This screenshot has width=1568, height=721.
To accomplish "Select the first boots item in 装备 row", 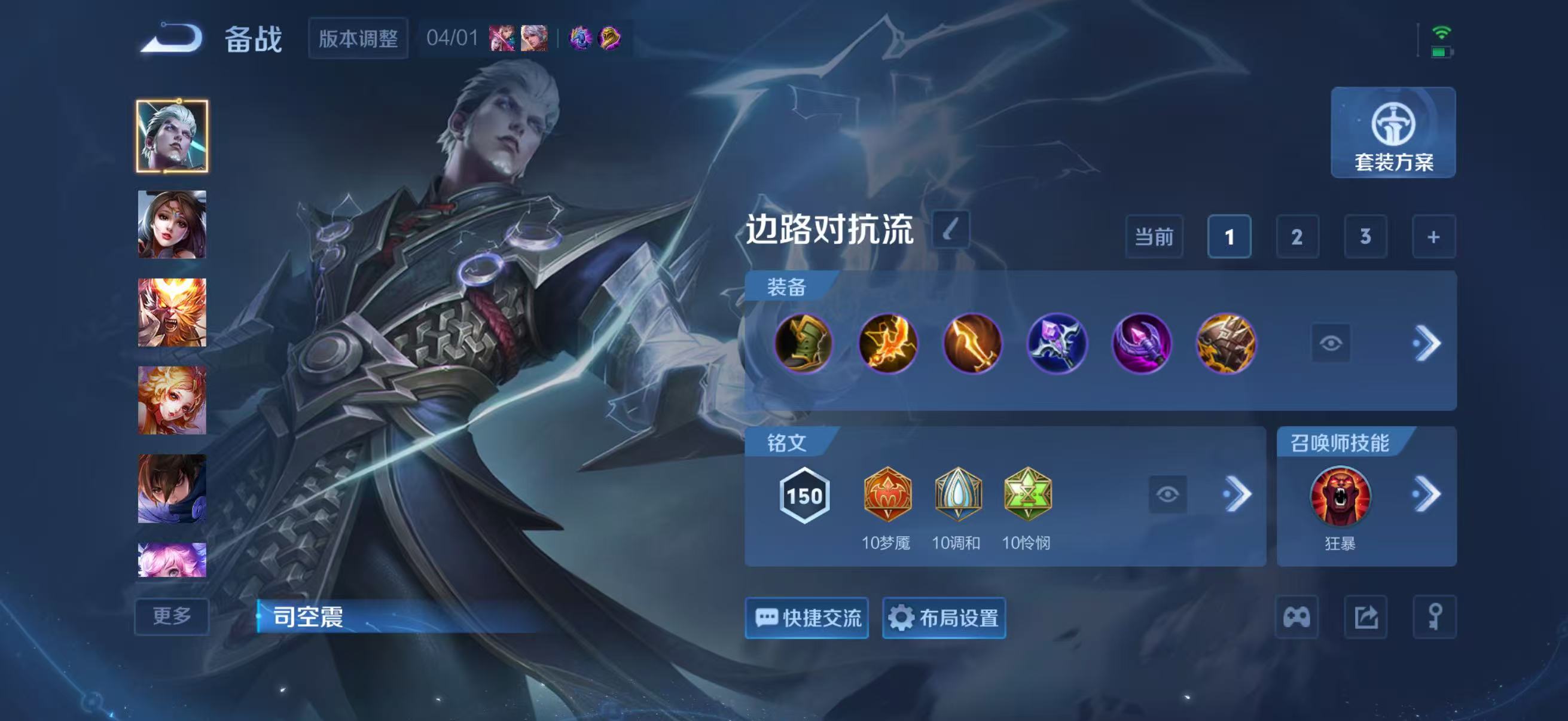I will coord(804,344).
